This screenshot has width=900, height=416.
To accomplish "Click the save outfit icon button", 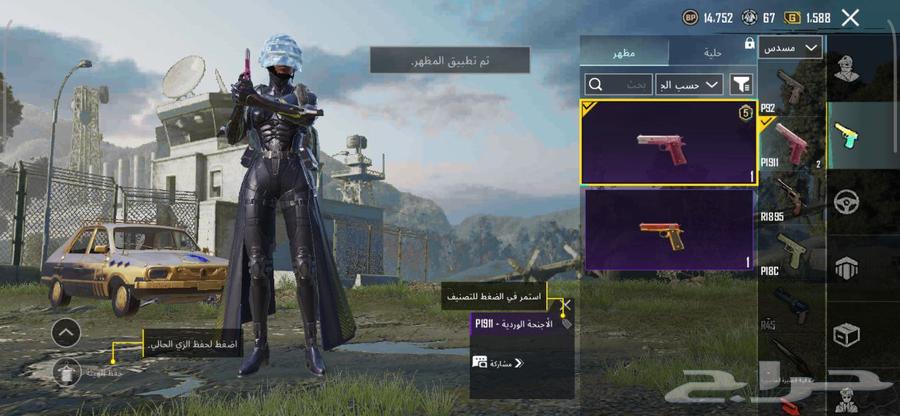I will coord(64,371).
